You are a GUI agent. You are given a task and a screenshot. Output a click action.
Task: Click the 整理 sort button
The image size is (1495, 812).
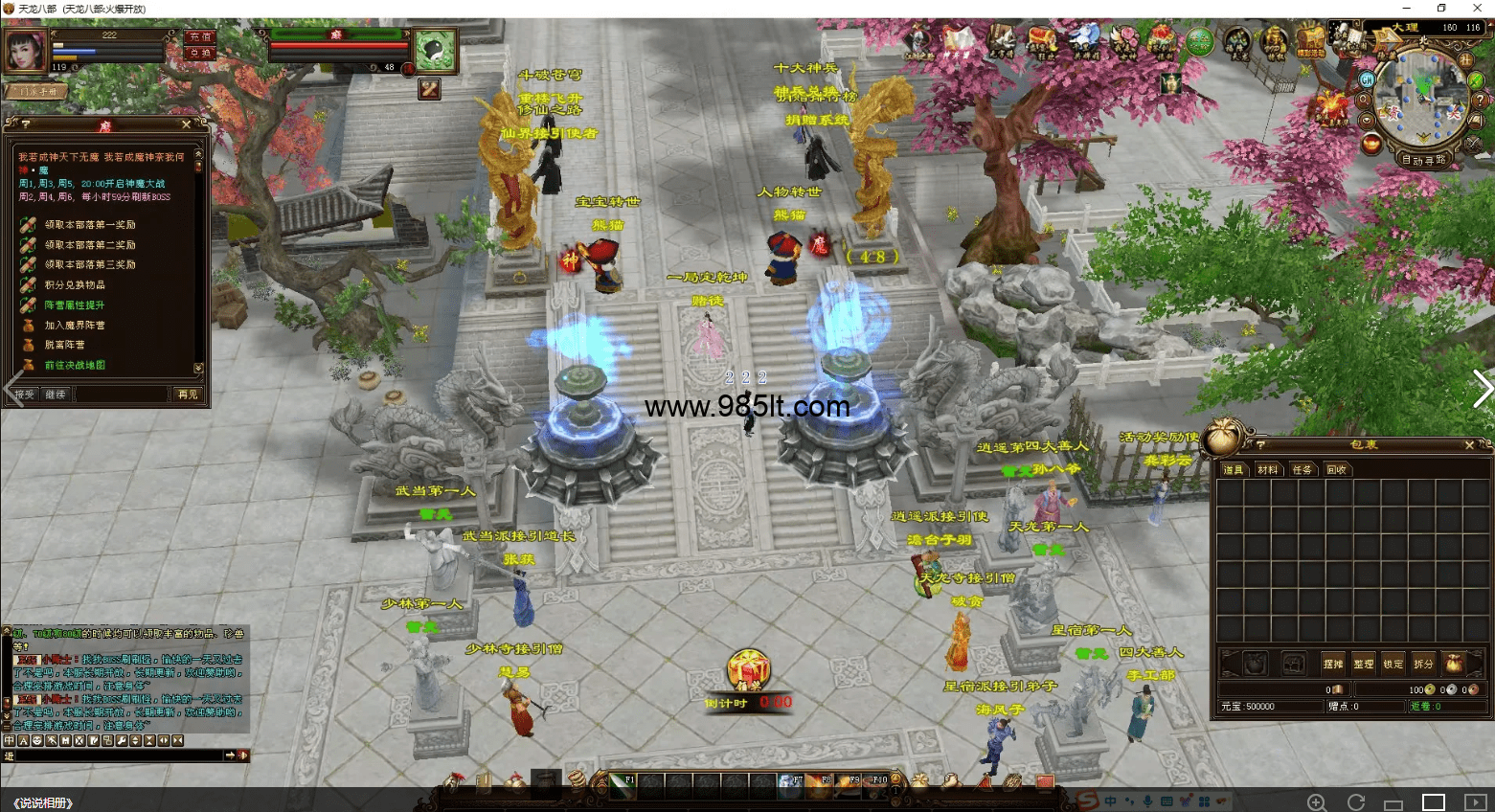1363,664
